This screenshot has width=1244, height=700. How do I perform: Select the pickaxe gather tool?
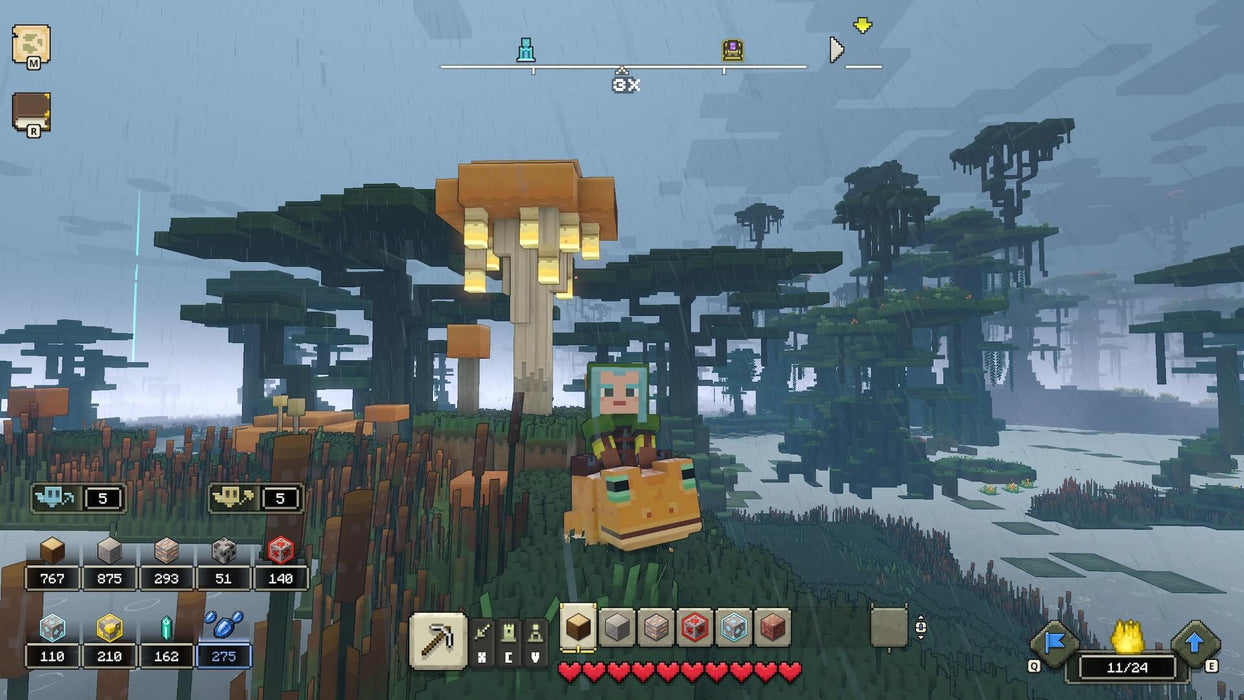tap(438, 640)
